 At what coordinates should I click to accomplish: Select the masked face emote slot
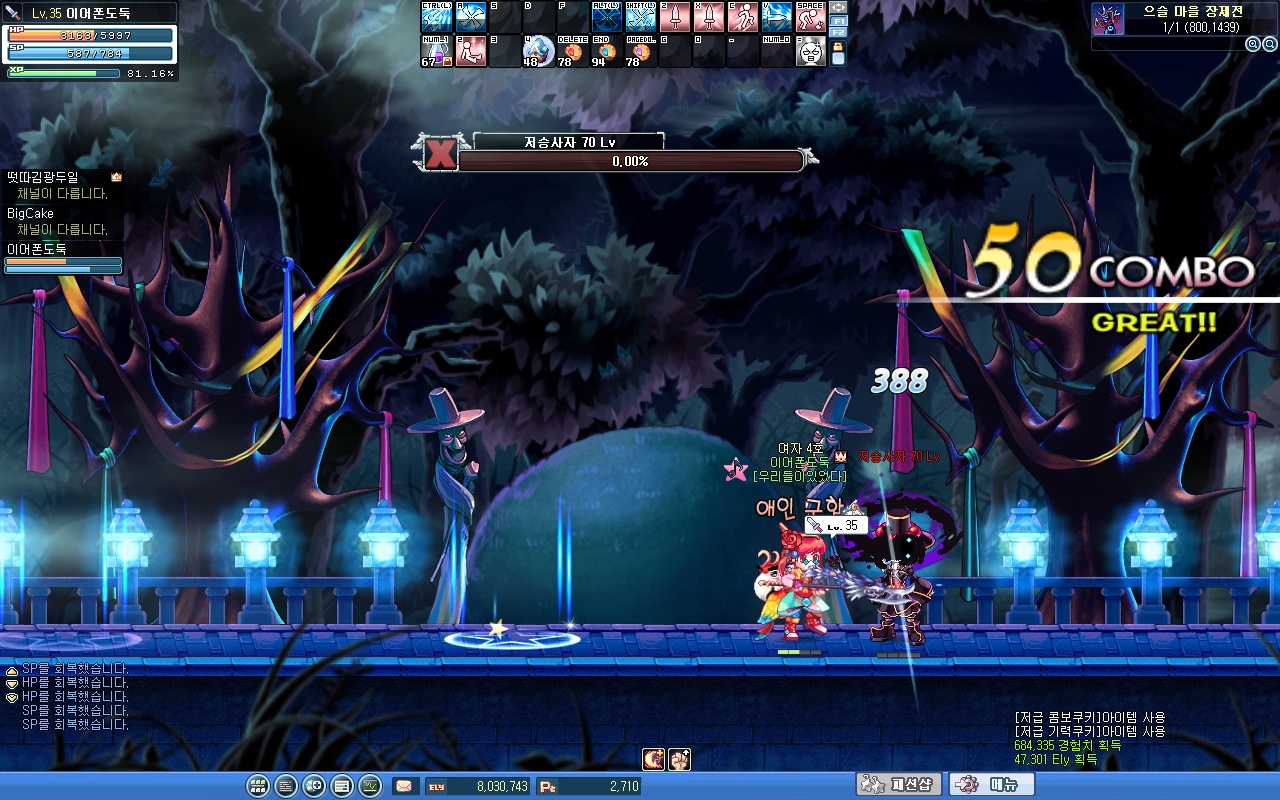click(x=810, y=51)
